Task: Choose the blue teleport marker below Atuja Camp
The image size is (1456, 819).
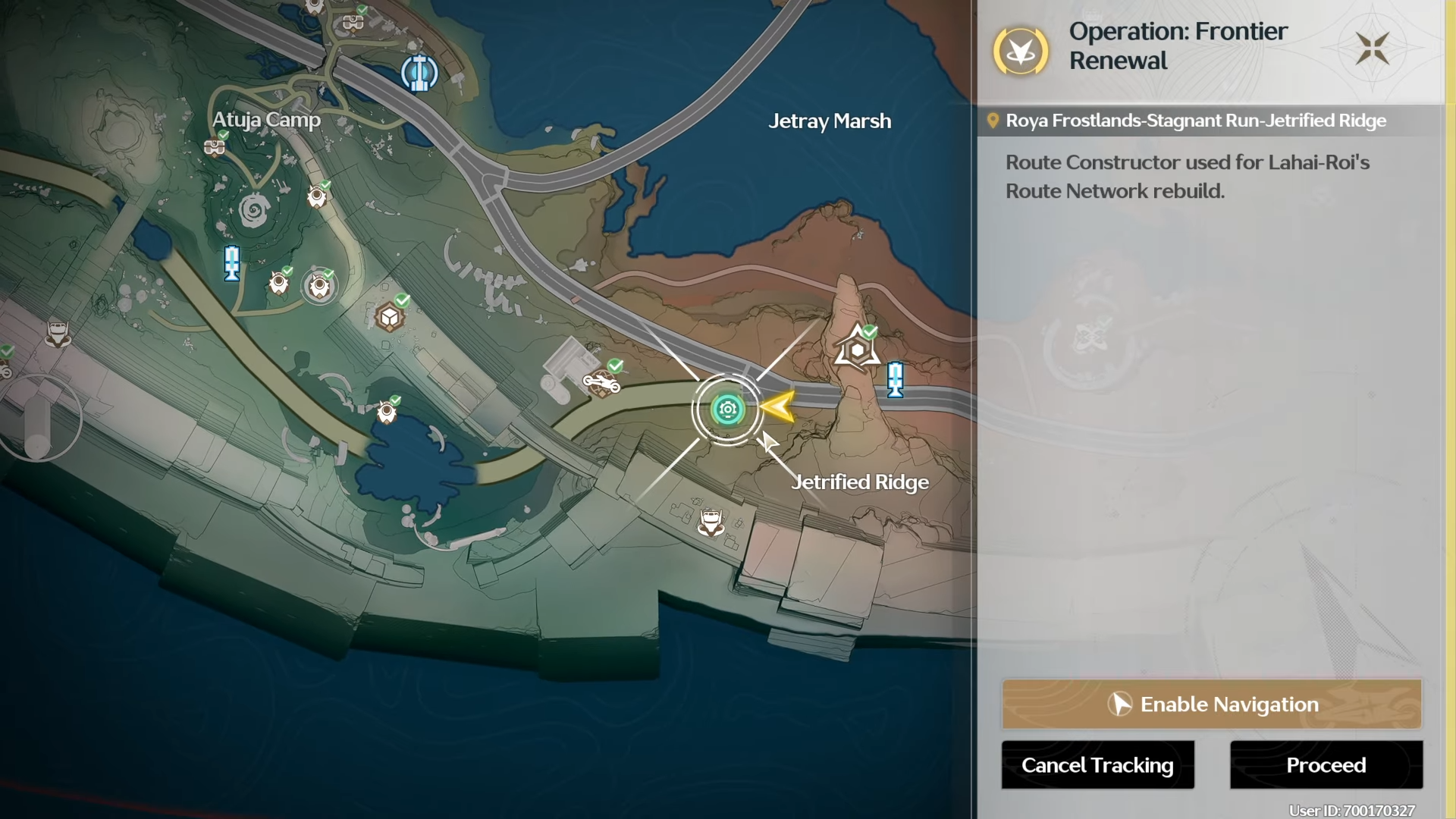Action: click(232, 263)
